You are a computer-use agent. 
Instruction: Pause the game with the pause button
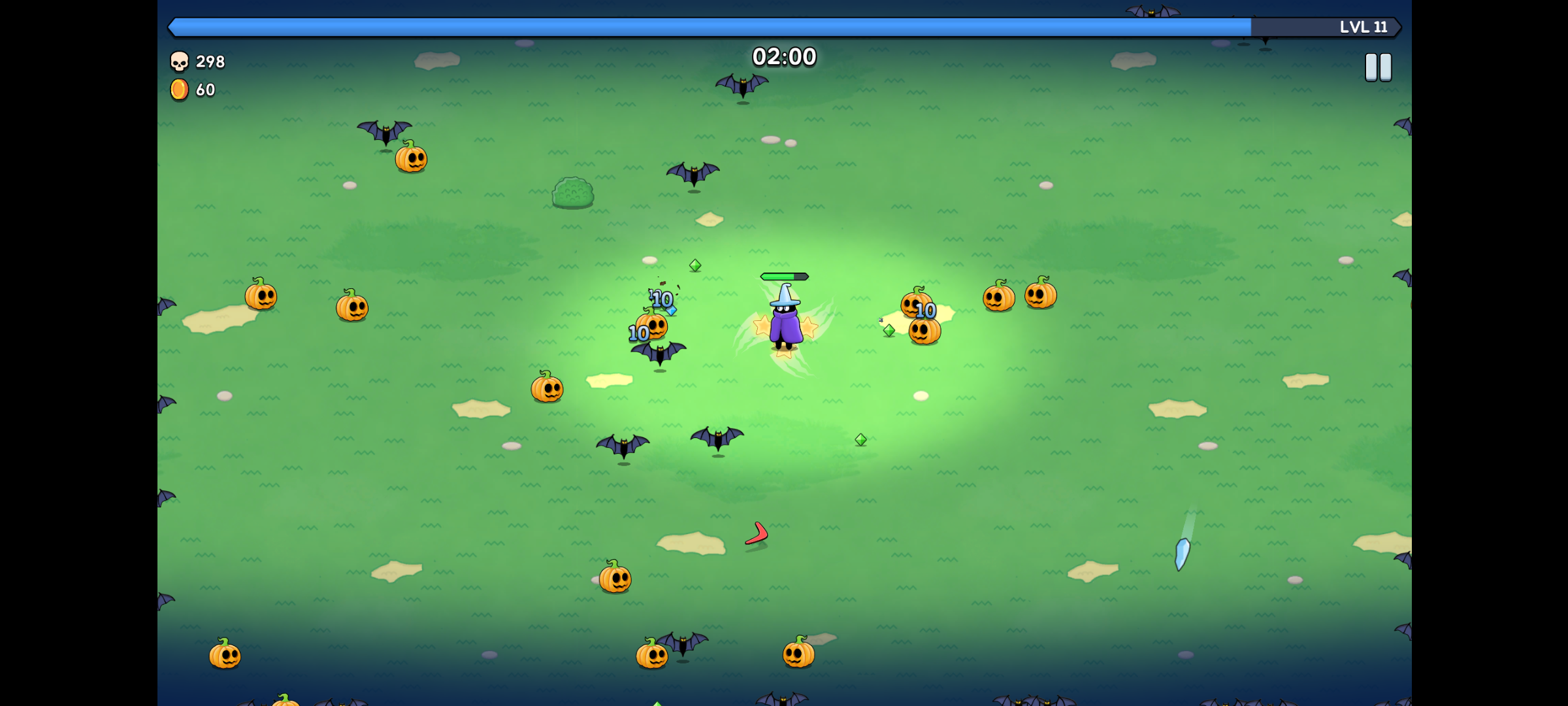1378,67
